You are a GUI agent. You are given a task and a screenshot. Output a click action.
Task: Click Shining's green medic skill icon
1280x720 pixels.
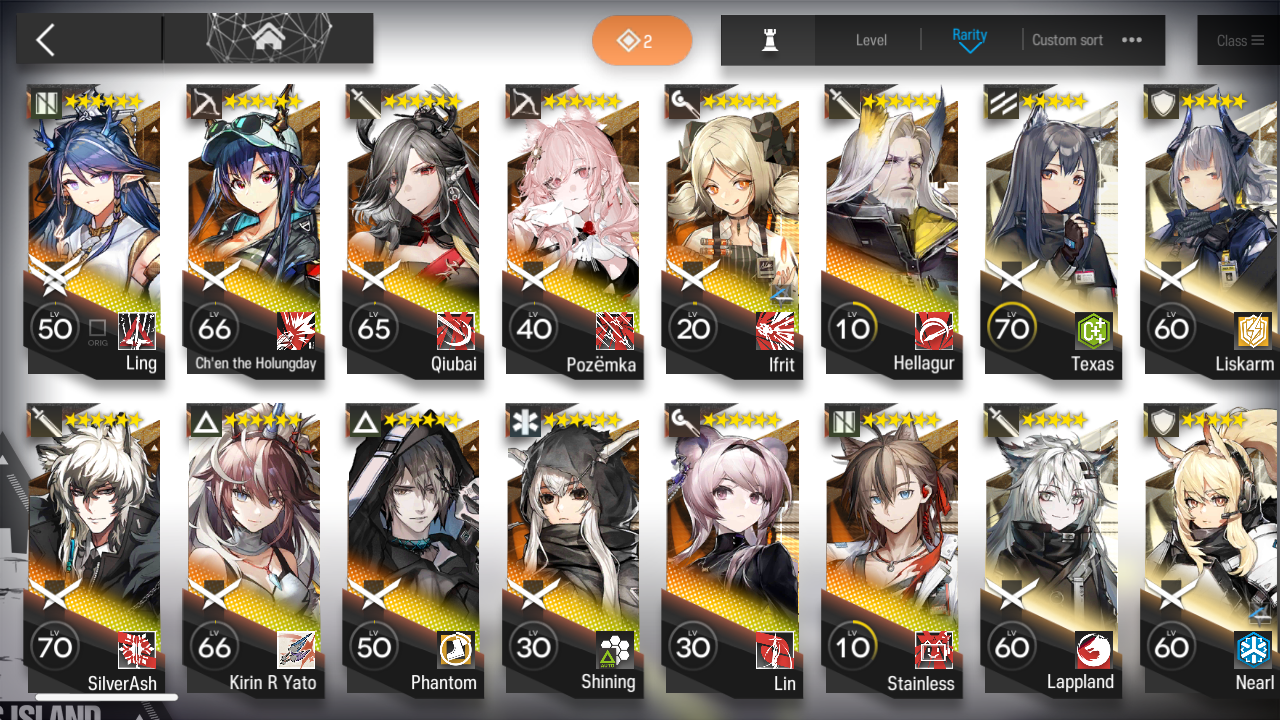point(613,652)
